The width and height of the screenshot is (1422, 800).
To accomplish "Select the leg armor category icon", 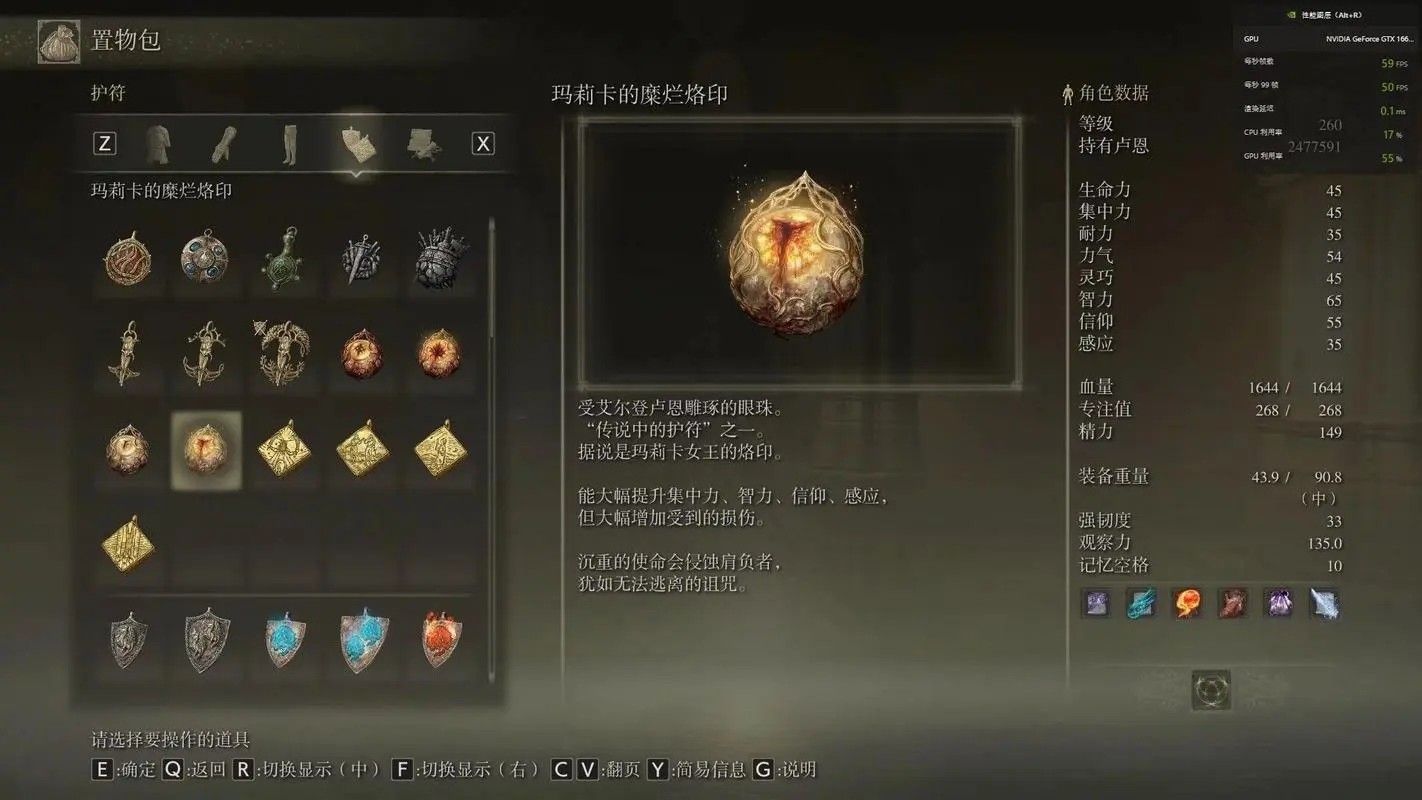I will (289, 143).
